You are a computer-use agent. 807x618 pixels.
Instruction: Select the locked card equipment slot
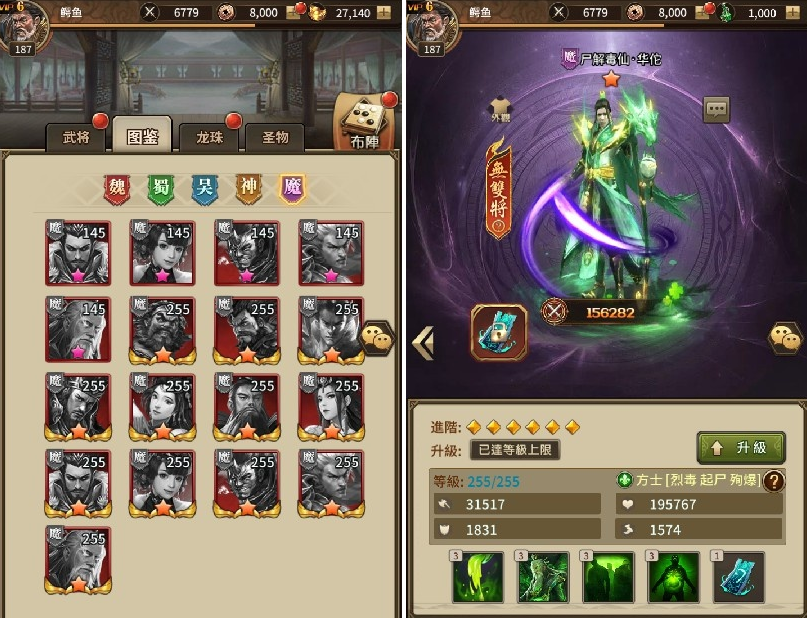tap(500, 332)
